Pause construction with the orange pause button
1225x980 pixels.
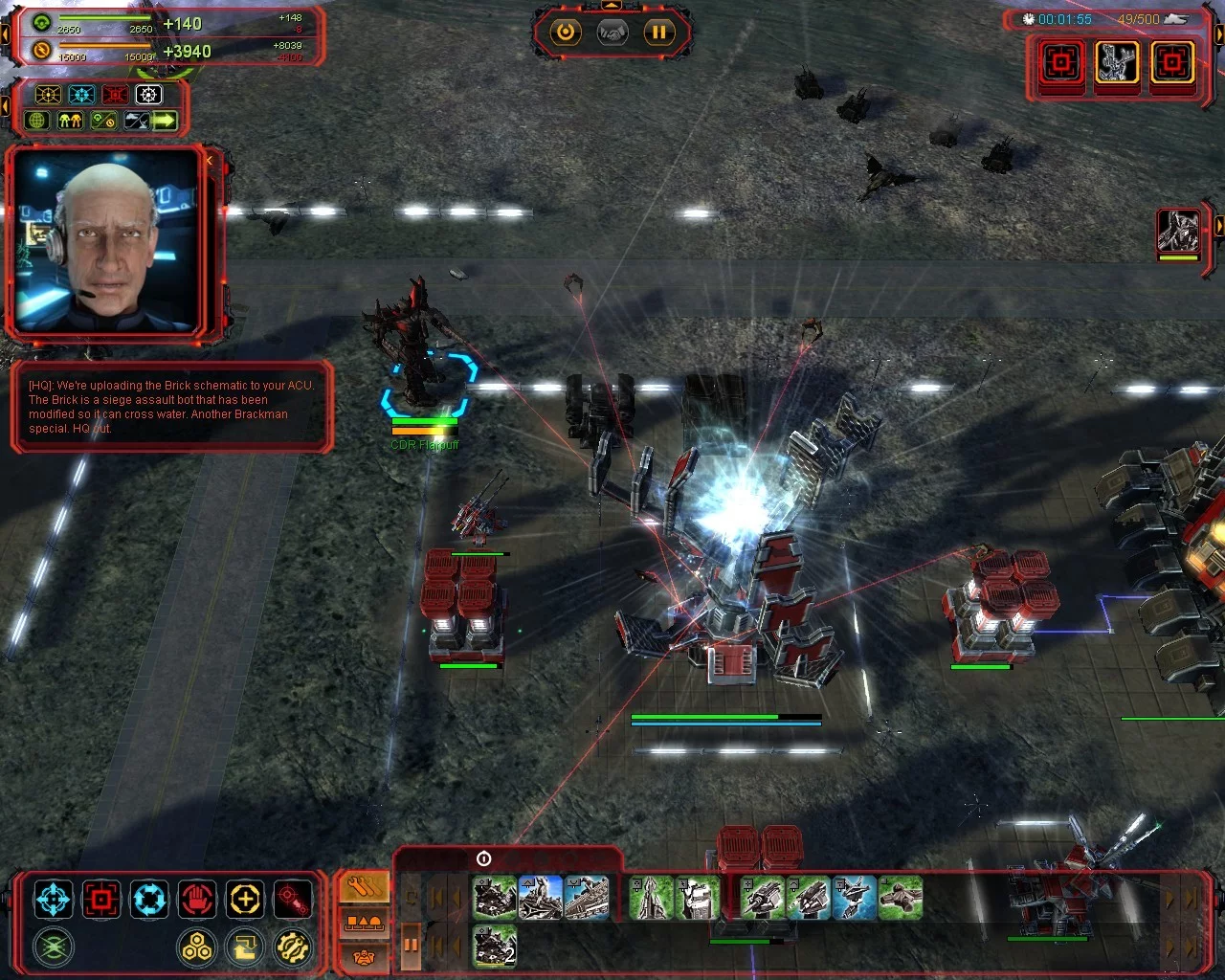click(411, 946)
